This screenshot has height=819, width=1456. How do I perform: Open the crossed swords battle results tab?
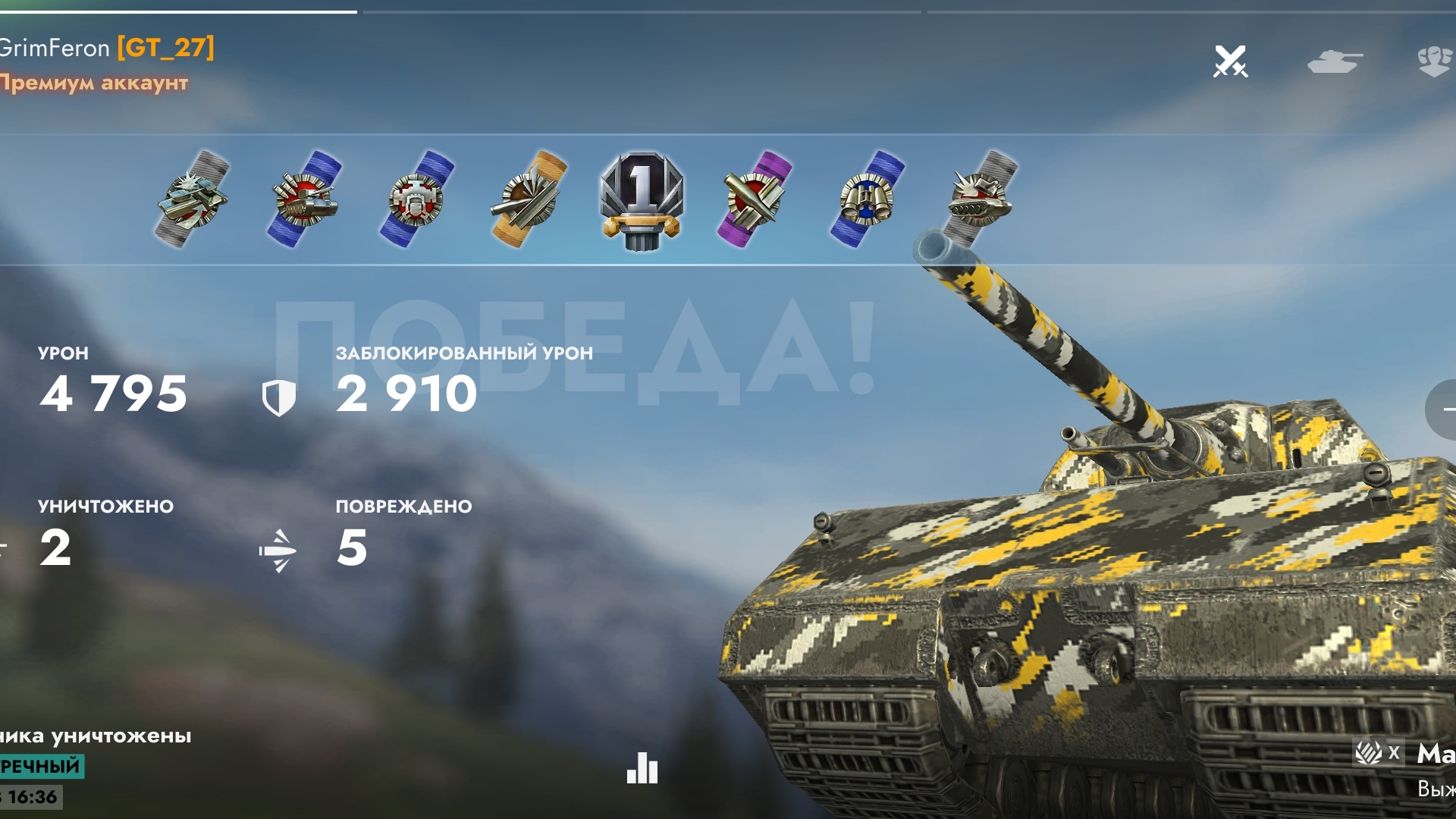coord(1230,61)
